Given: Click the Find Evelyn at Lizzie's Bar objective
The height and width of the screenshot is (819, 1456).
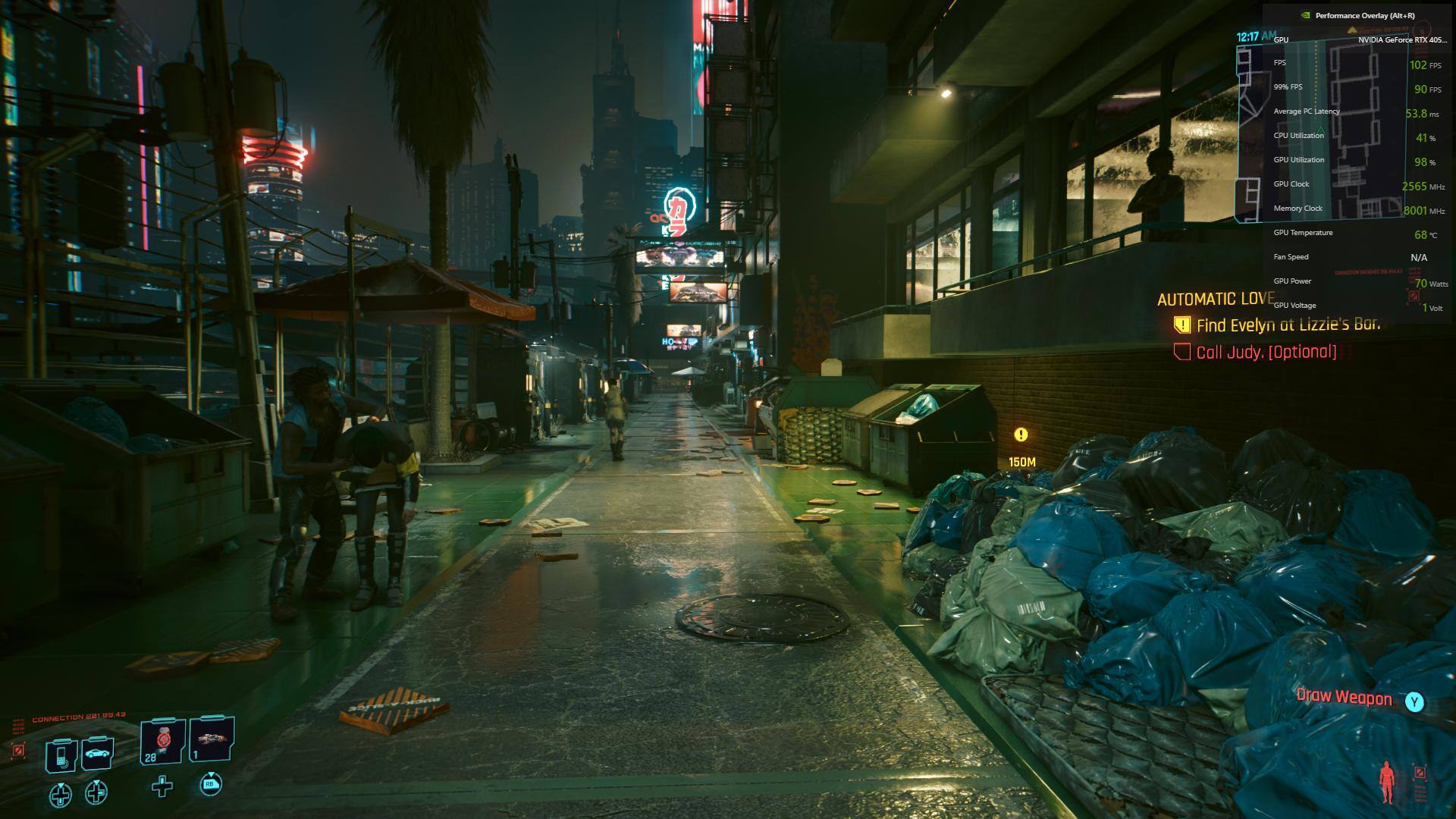Looking at the screenshot, I should click(1288, 325).
